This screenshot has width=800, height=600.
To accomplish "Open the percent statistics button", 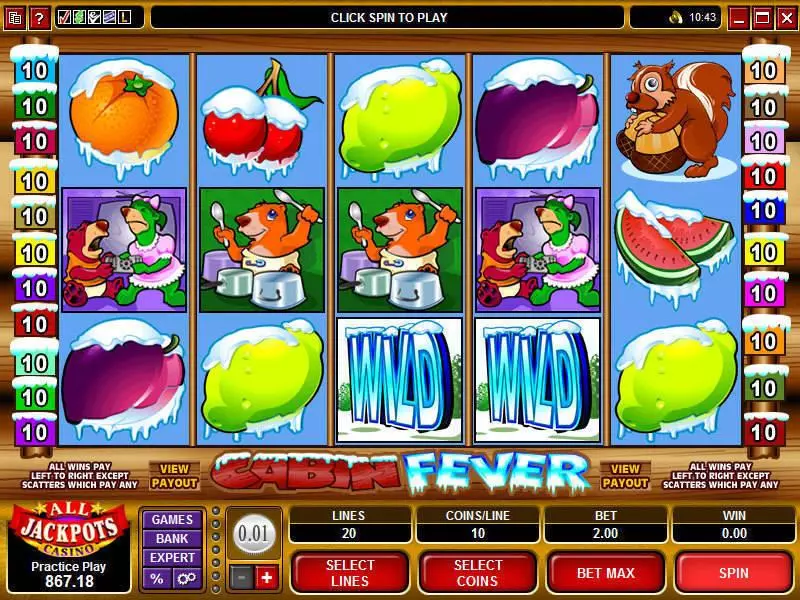I will click(x=157, y=578).
